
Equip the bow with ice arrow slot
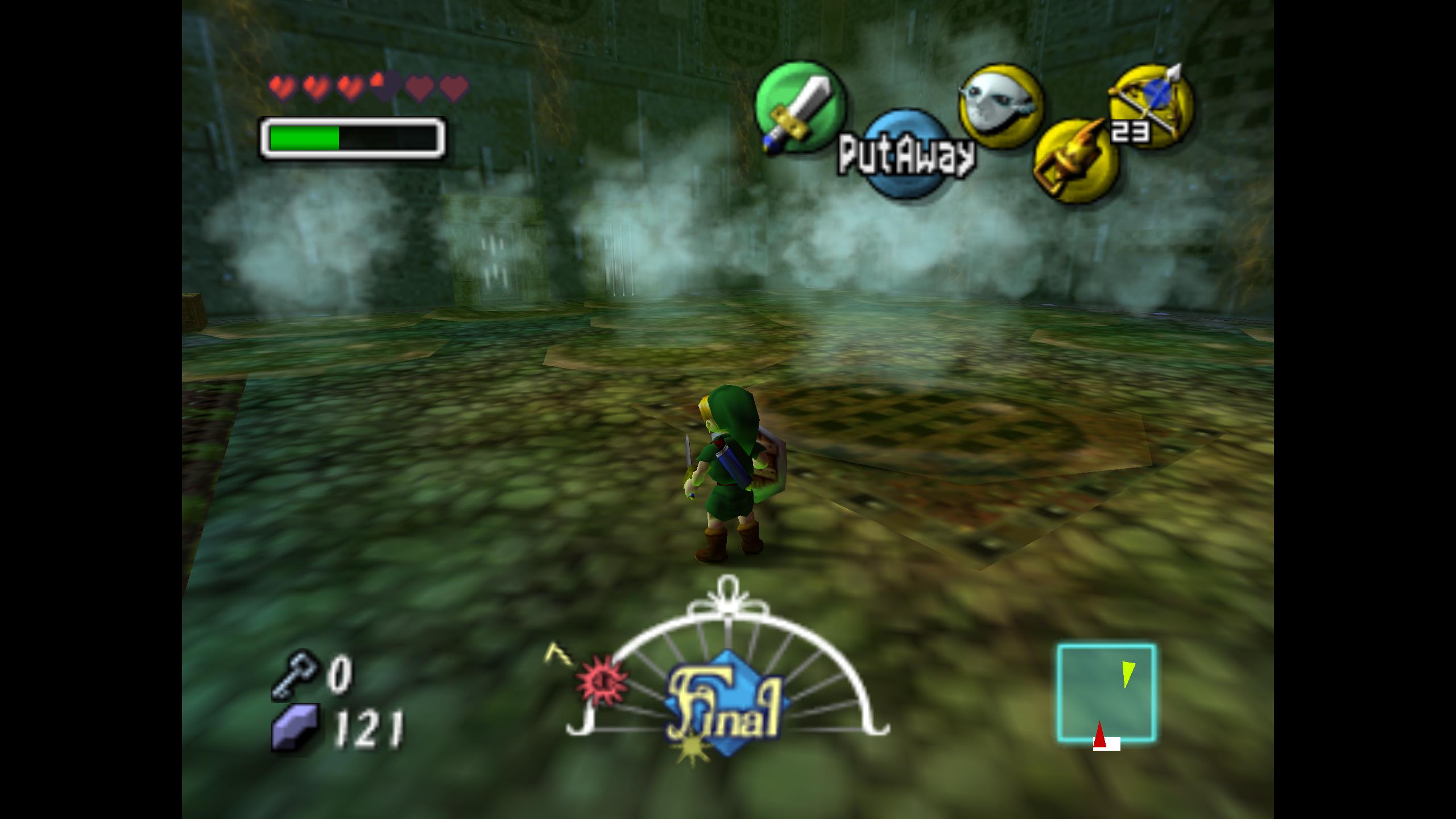click(1152, 106)
